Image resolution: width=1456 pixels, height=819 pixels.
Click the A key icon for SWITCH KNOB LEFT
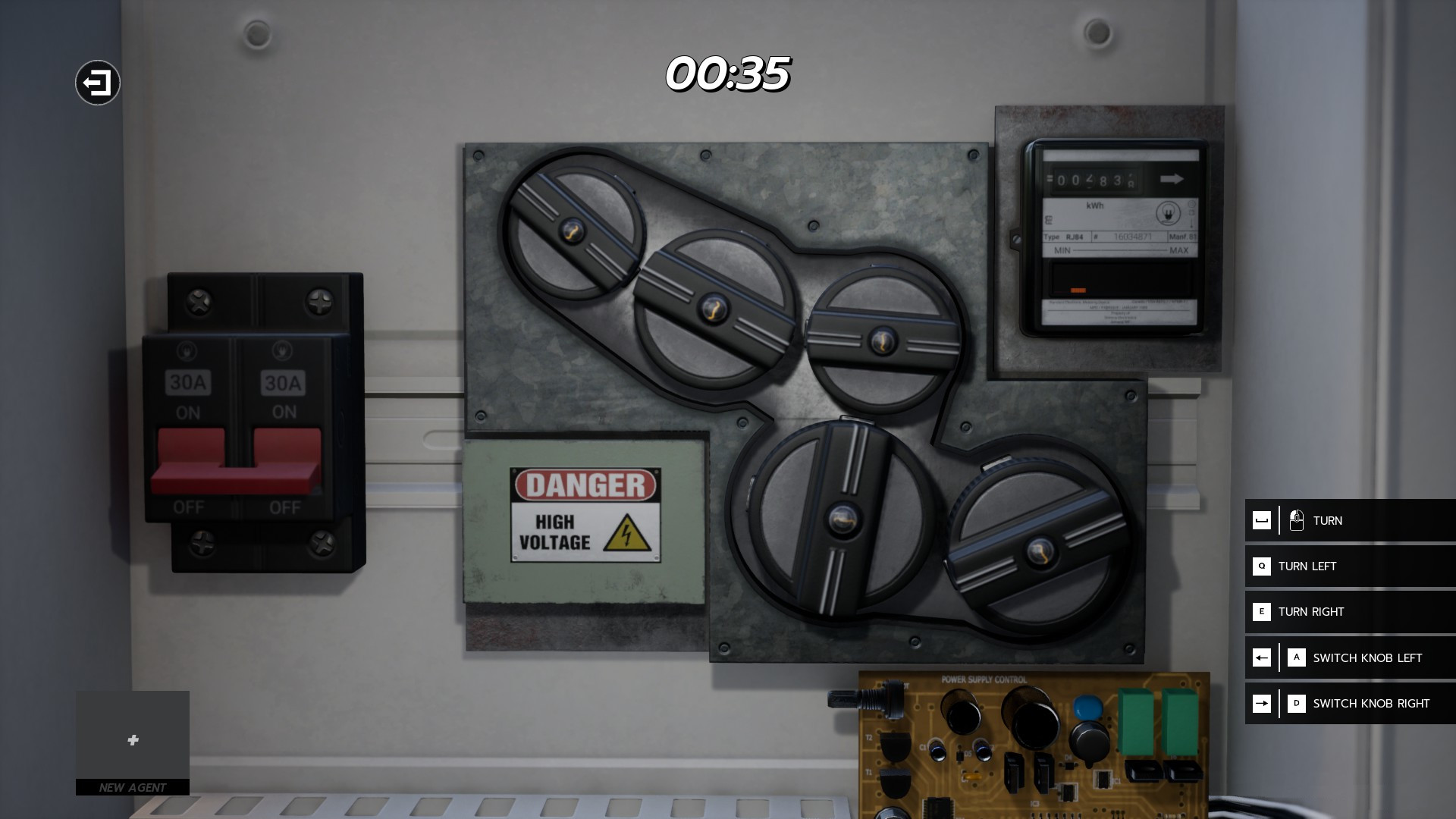pos(1296,657)
